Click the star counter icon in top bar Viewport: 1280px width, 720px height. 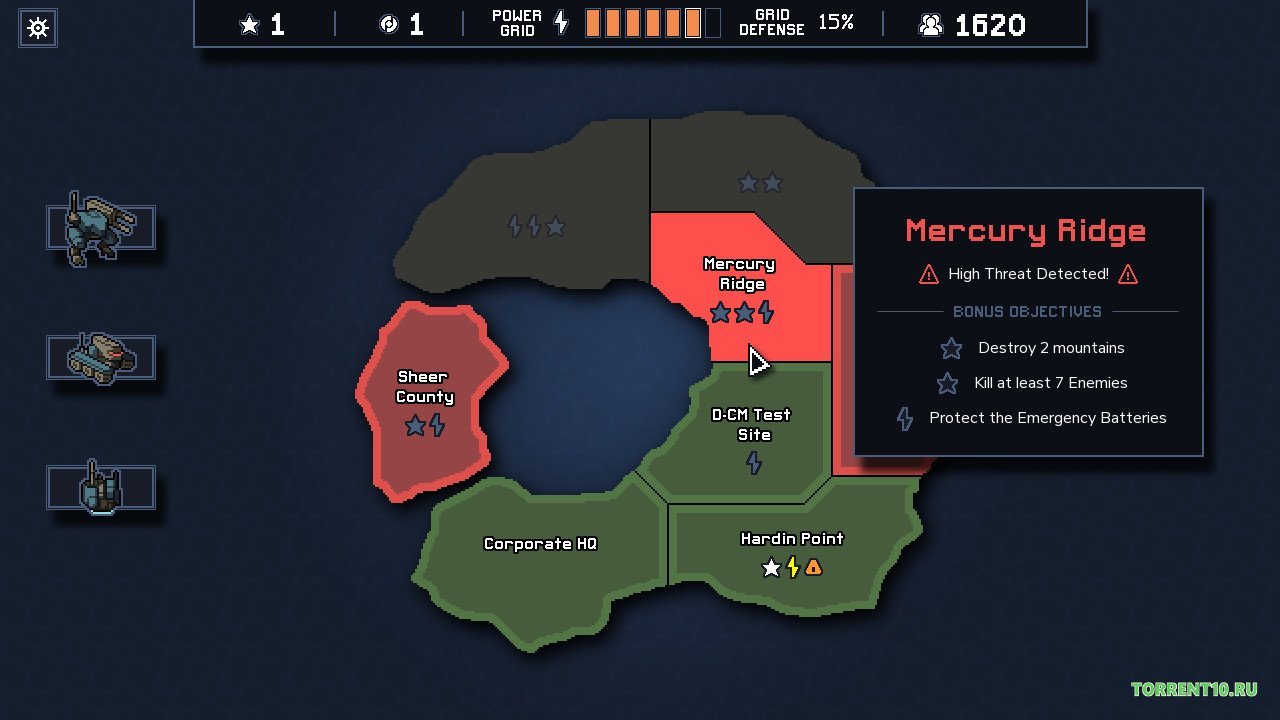coord(248,24)
